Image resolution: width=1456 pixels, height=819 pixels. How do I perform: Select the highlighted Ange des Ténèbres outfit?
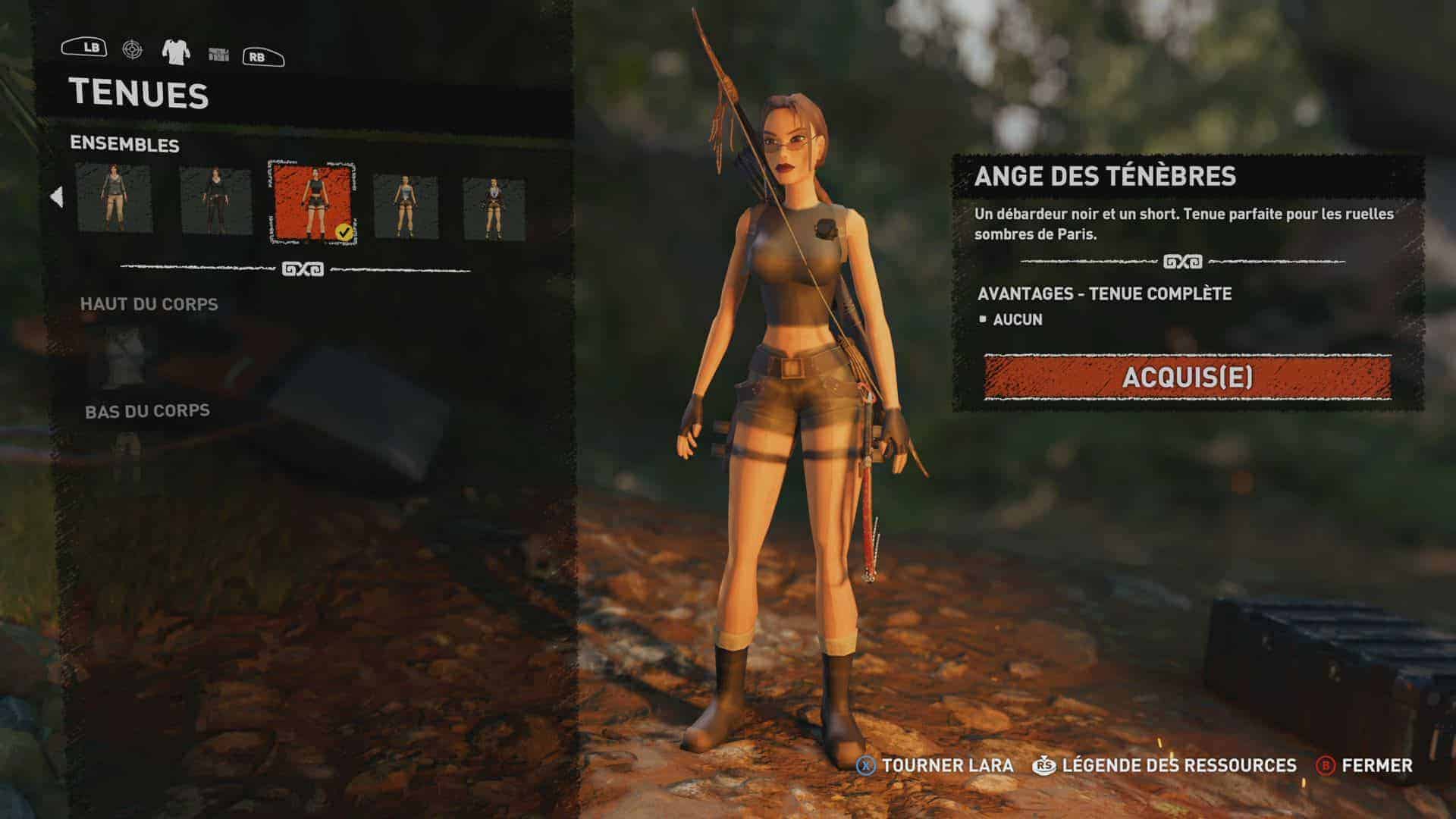pyautogui.click(x=312, y=202)
